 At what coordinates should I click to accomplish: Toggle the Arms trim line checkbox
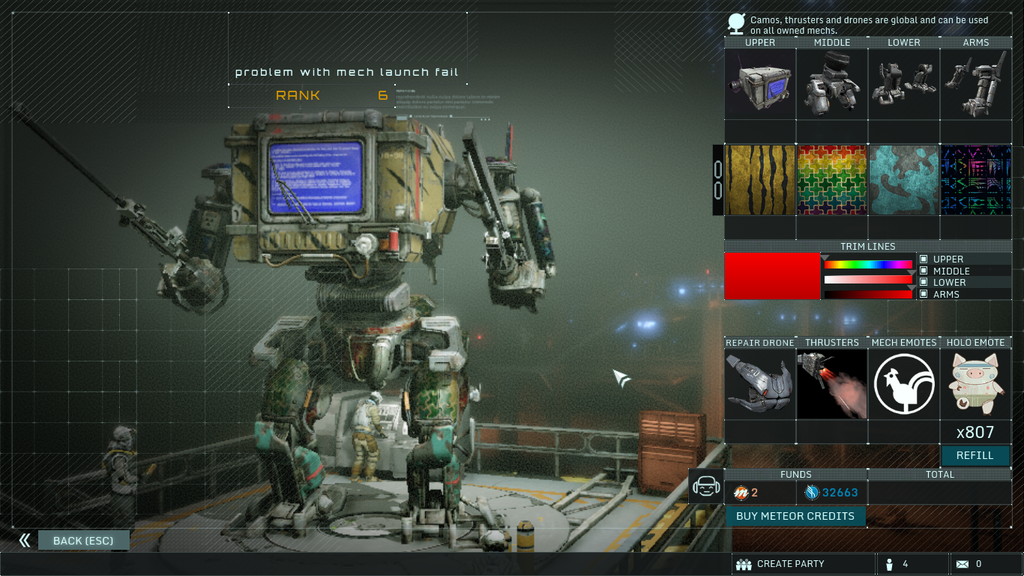924,294
